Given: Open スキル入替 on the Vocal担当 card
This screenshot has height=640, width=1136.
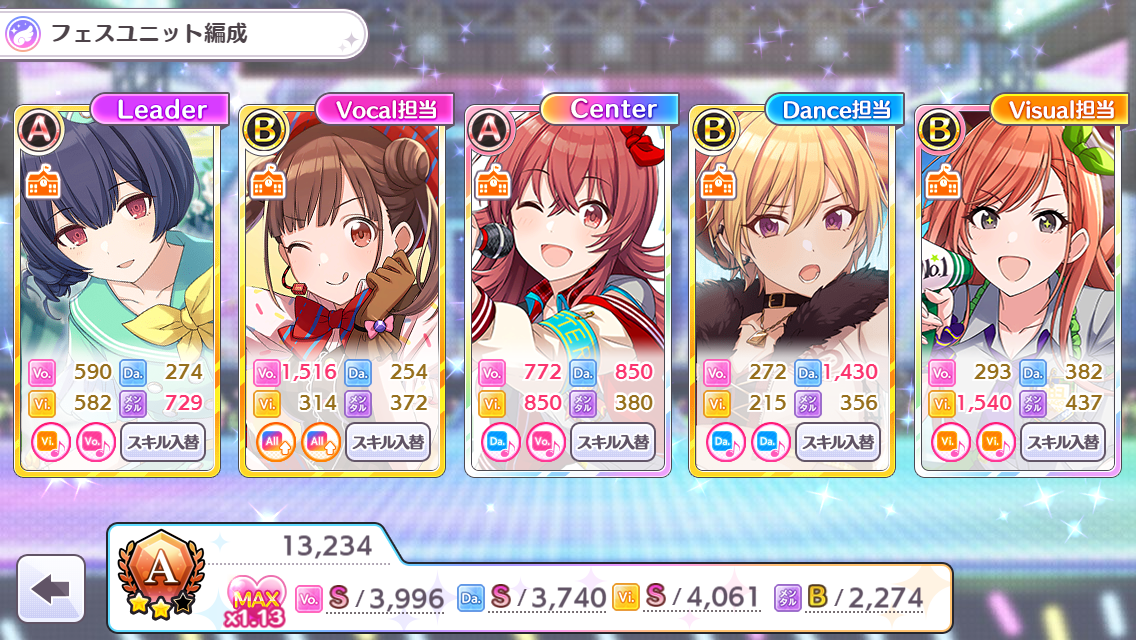Looking at the screenshot, I should click(388, 441).
